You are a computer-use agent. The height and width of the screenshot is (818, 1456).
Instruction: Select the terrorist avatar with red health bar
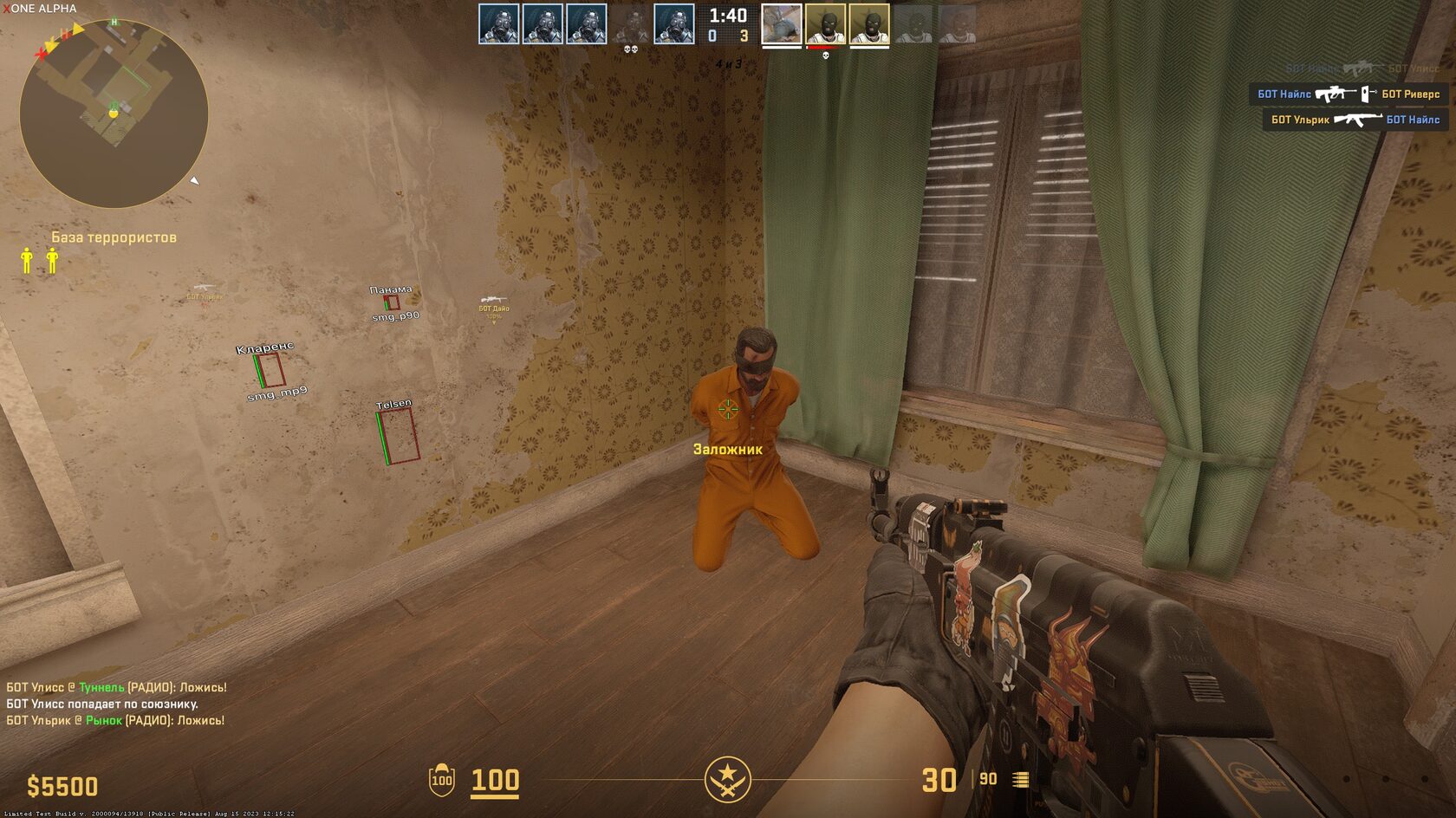[x=825, y=24]
